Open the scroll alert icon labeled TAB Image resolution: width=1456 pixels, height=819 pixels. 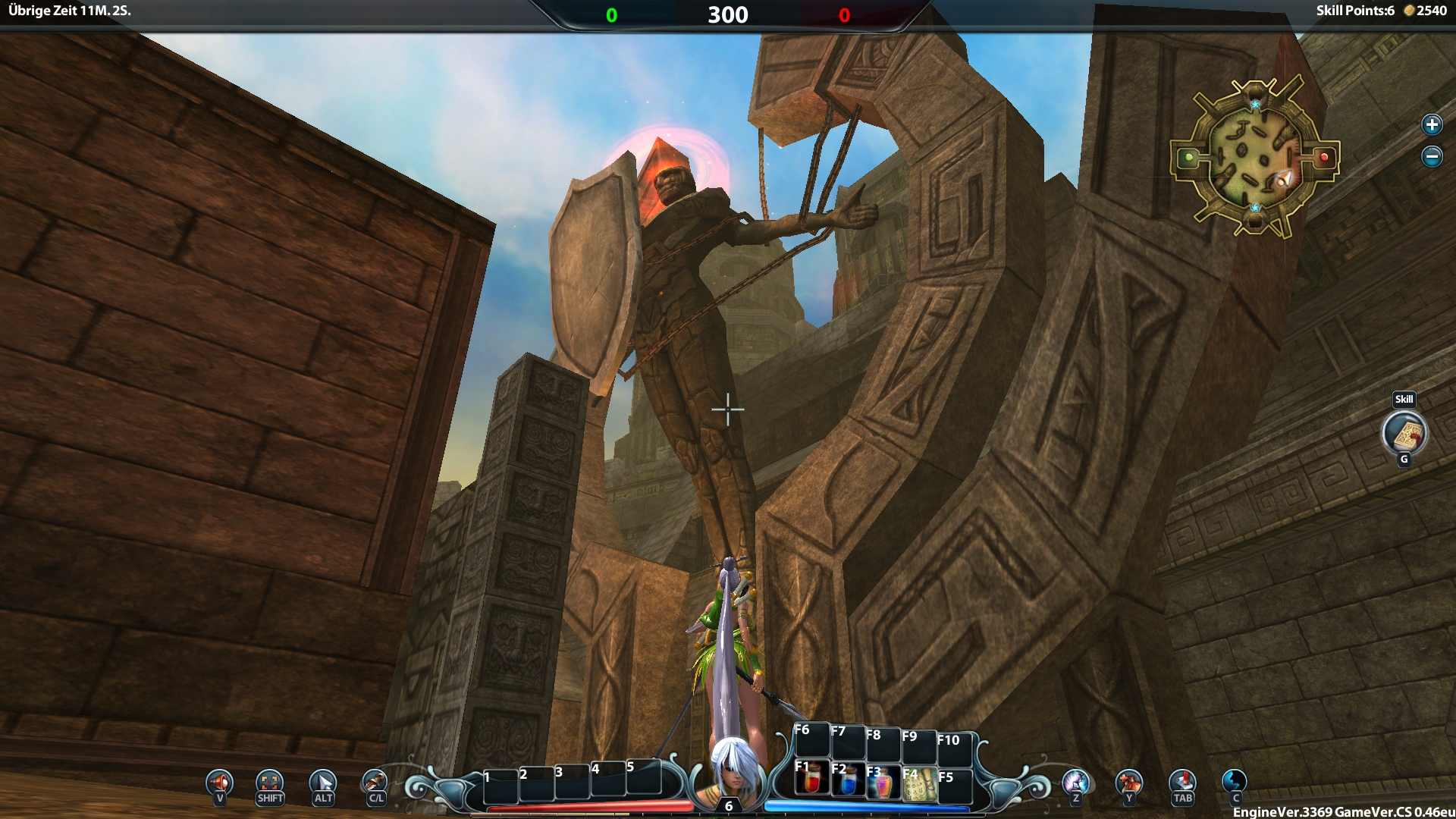click(1182, 781)
